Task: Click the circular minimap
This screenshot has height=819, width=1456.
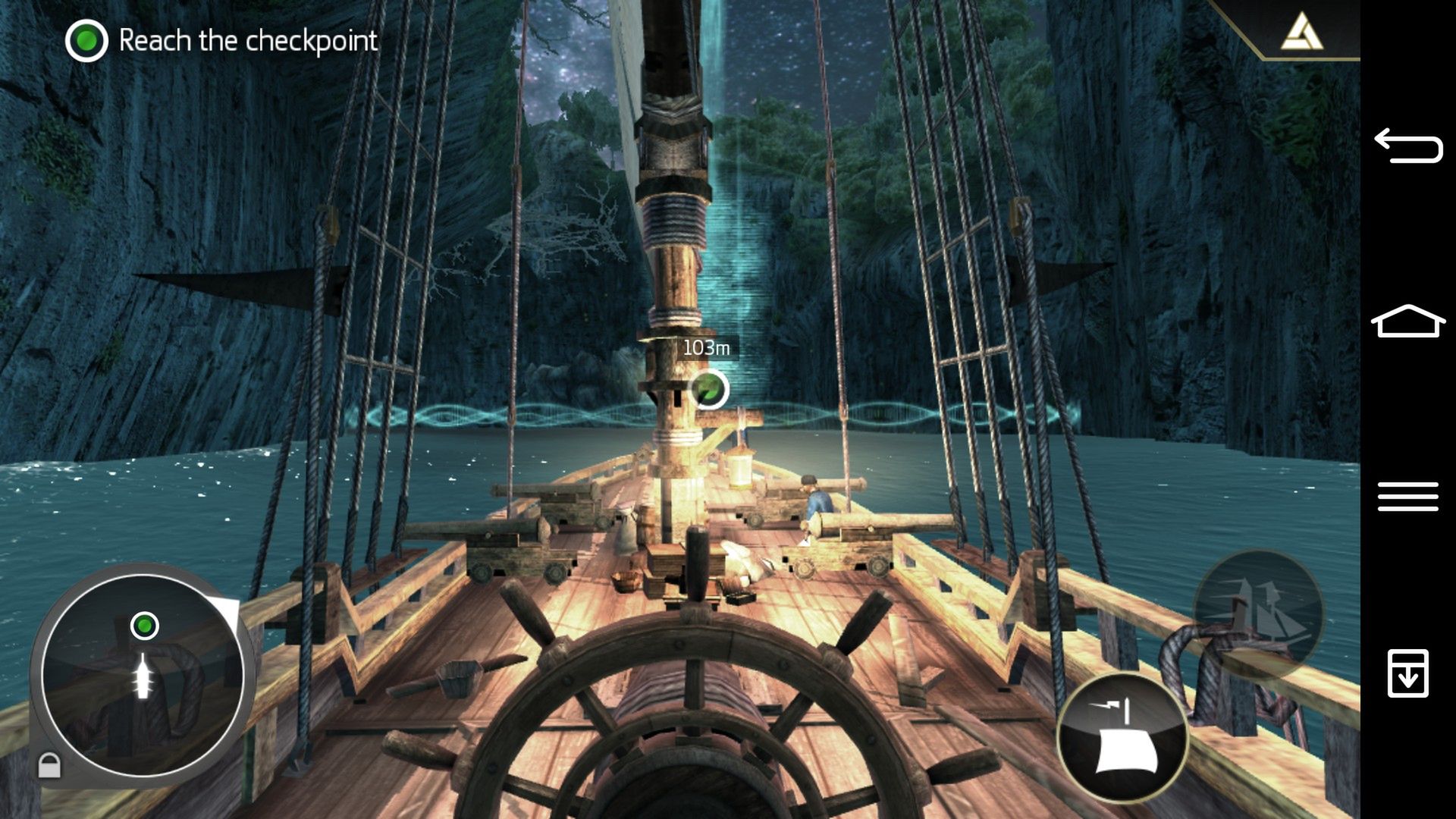Action: click(x=143, y=673)
